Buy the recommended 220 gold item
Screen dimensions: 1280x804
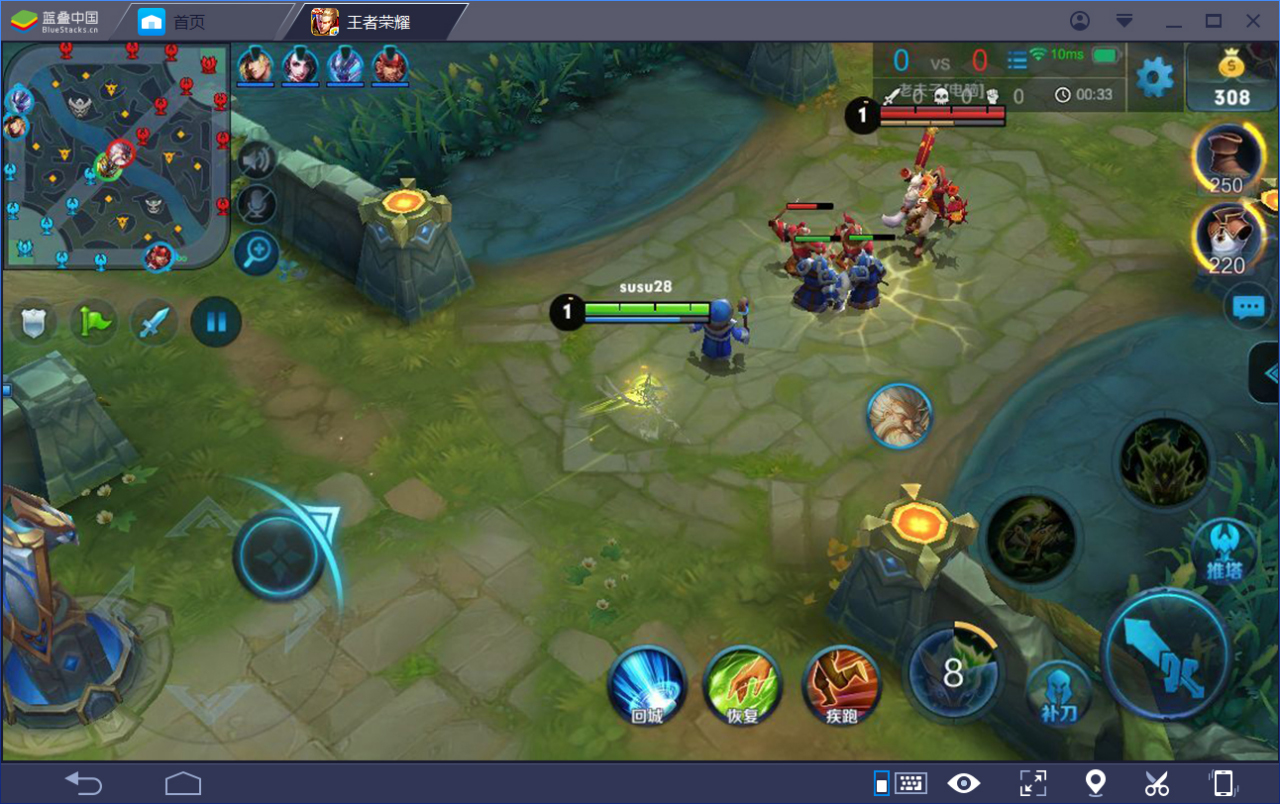(x=1225, y=236)
